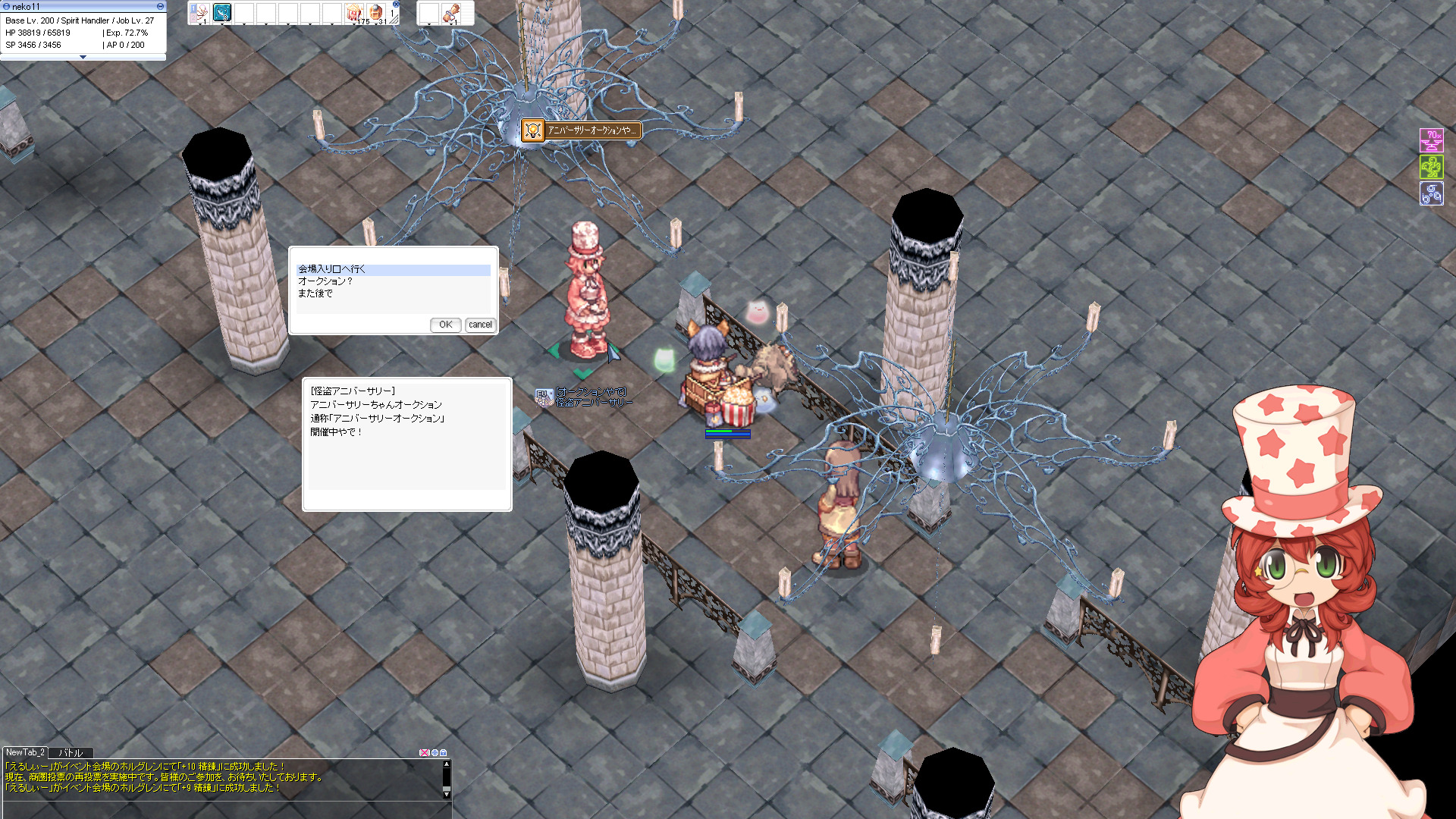This screenshot has height=819, width=1456.
Task: Use the popcorn item in the hotbar
Action: tap(354, 13)
